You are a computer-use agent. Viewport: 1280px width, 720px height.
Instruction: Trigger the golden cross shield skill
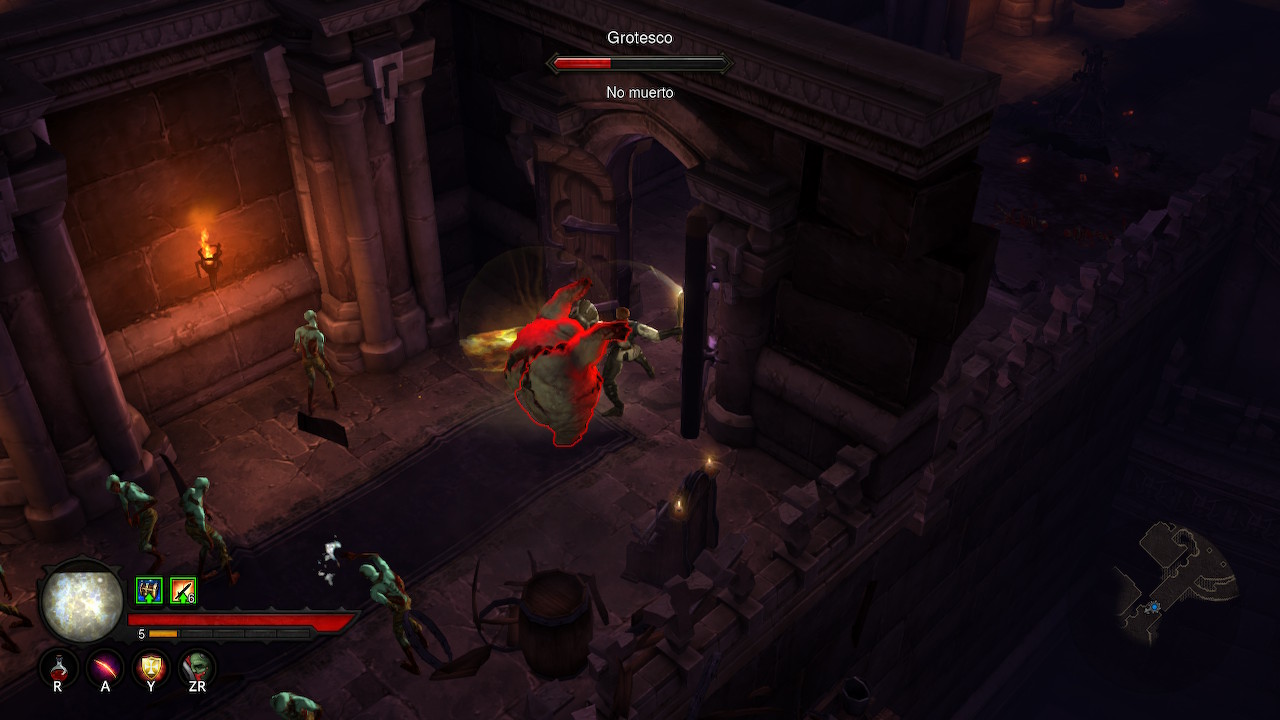coord(151,665)
